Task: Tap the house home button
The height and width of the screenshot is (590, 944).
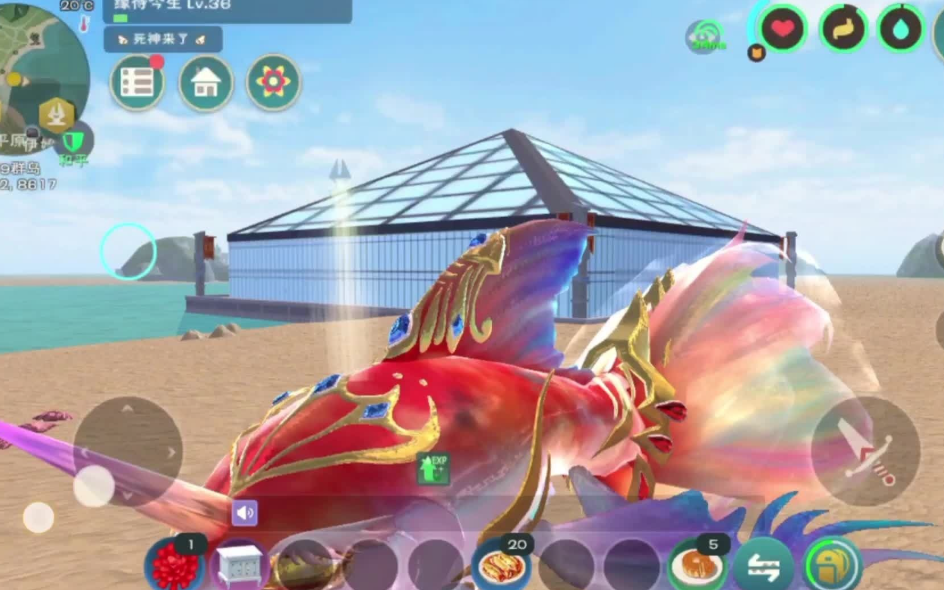Action: coord(206,83)
